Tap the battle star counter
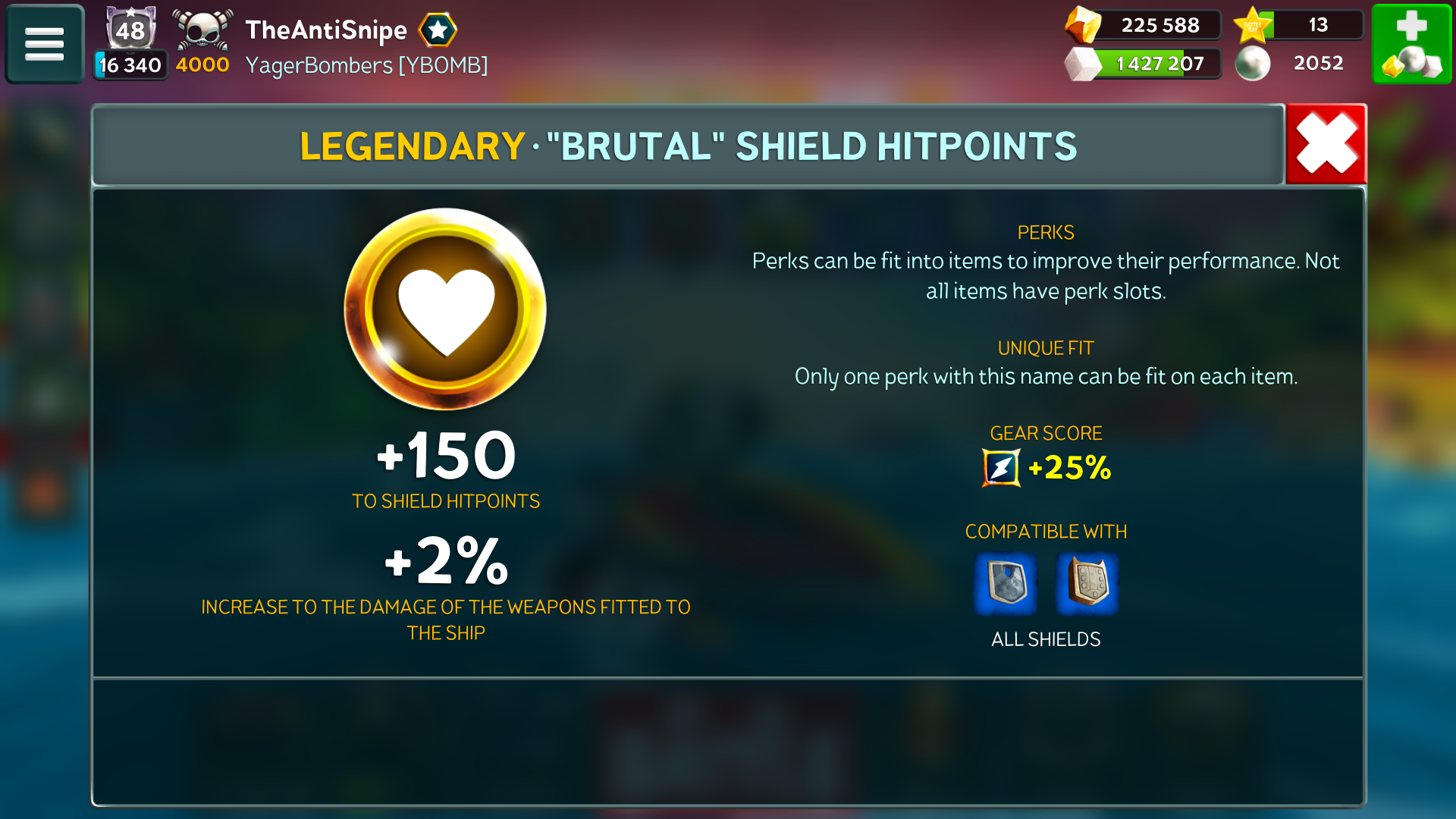Viewport: 1456px width, 819px height. click(1299, 25)
